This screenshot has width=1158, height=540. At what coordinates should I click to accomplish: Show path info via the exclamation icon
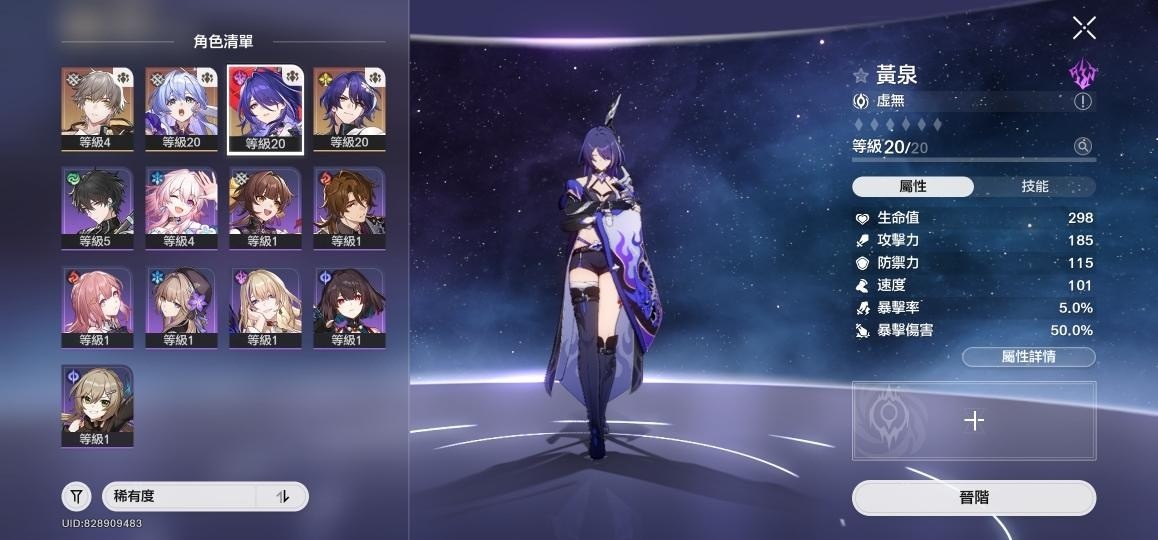1083,101
